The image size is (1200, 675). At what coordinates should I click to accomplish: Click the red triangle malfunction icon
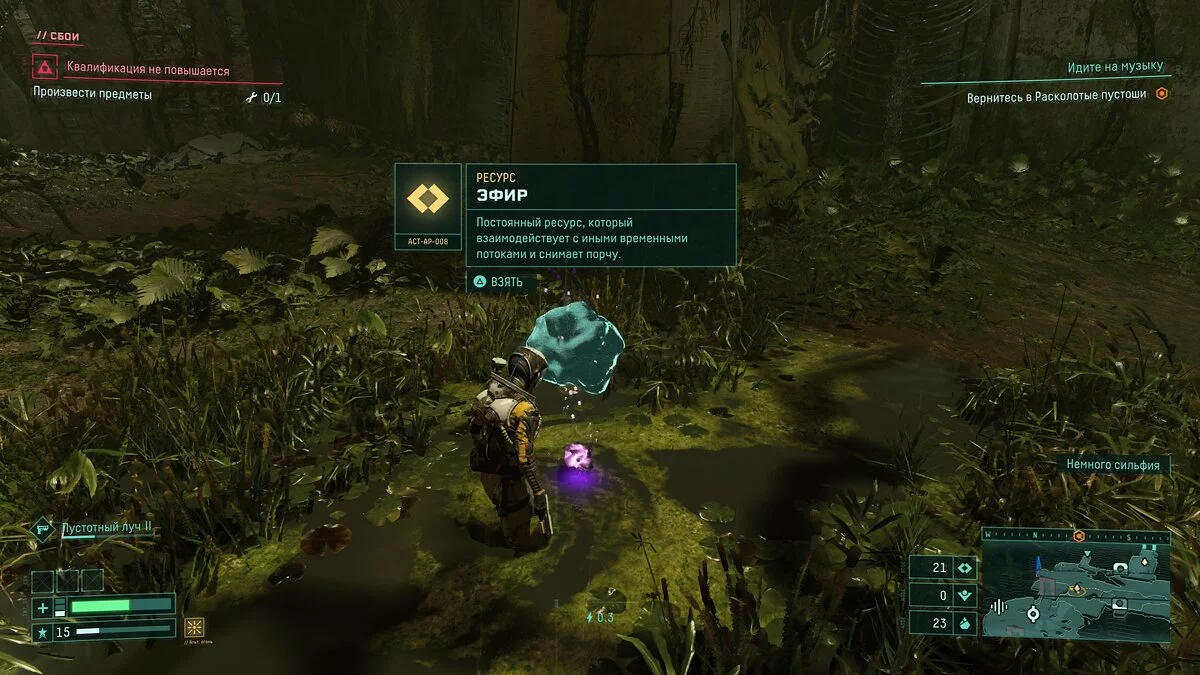click(x=44, y=68)
